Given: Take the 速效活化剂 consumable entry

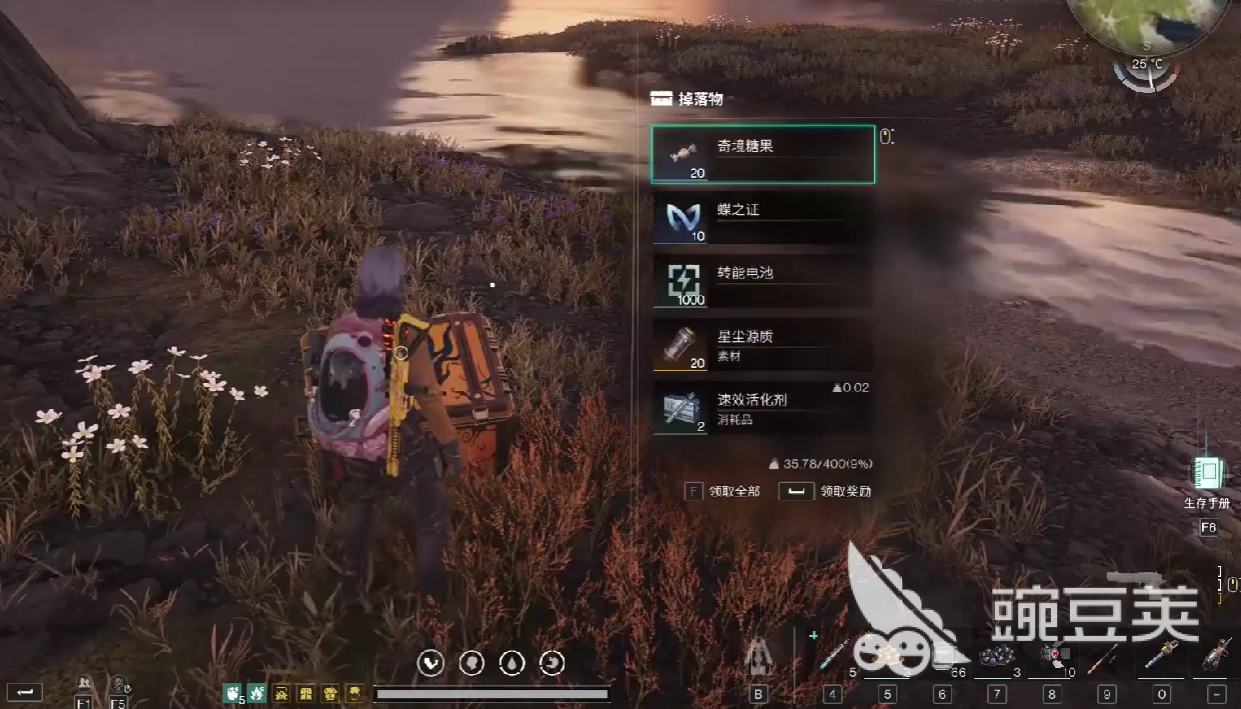Looking at the screenshot, I should click(x=763, y=408).
